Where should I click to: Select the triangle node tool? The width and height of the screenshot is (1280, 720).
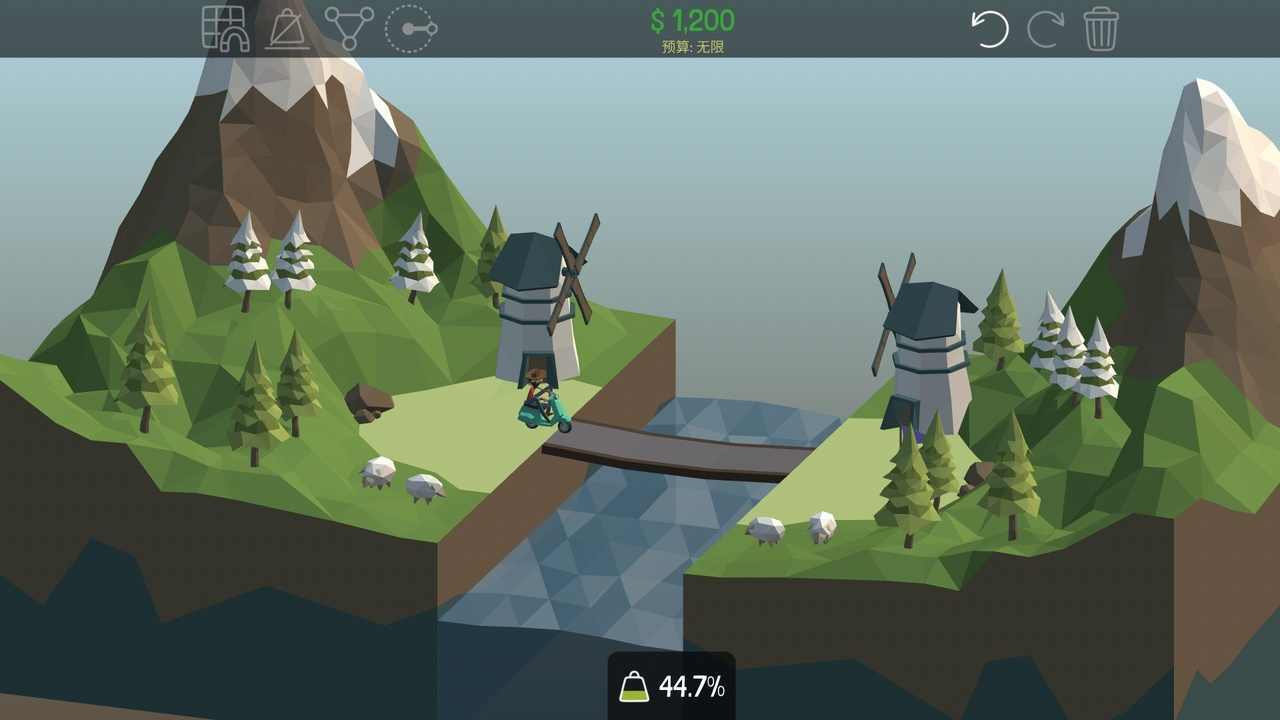coord(349,28)
